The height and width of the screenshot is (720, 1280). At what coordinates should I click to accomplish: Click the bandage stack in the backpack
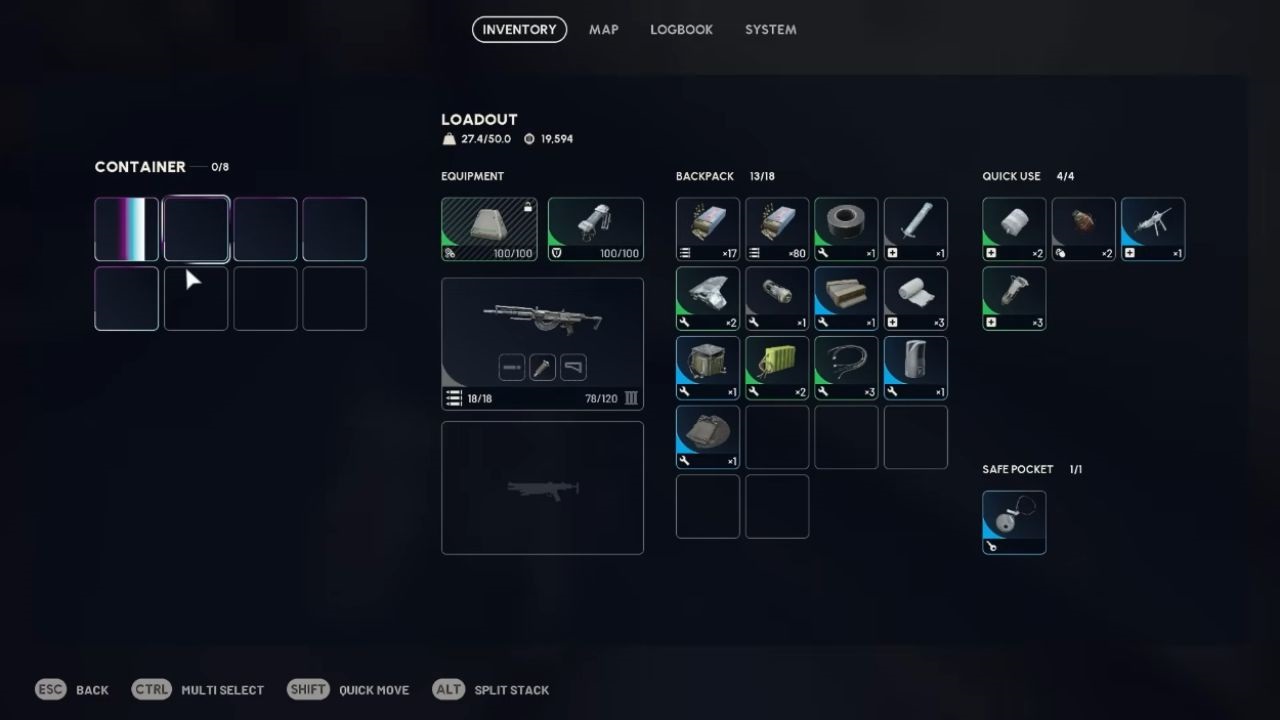click(915, 297)
